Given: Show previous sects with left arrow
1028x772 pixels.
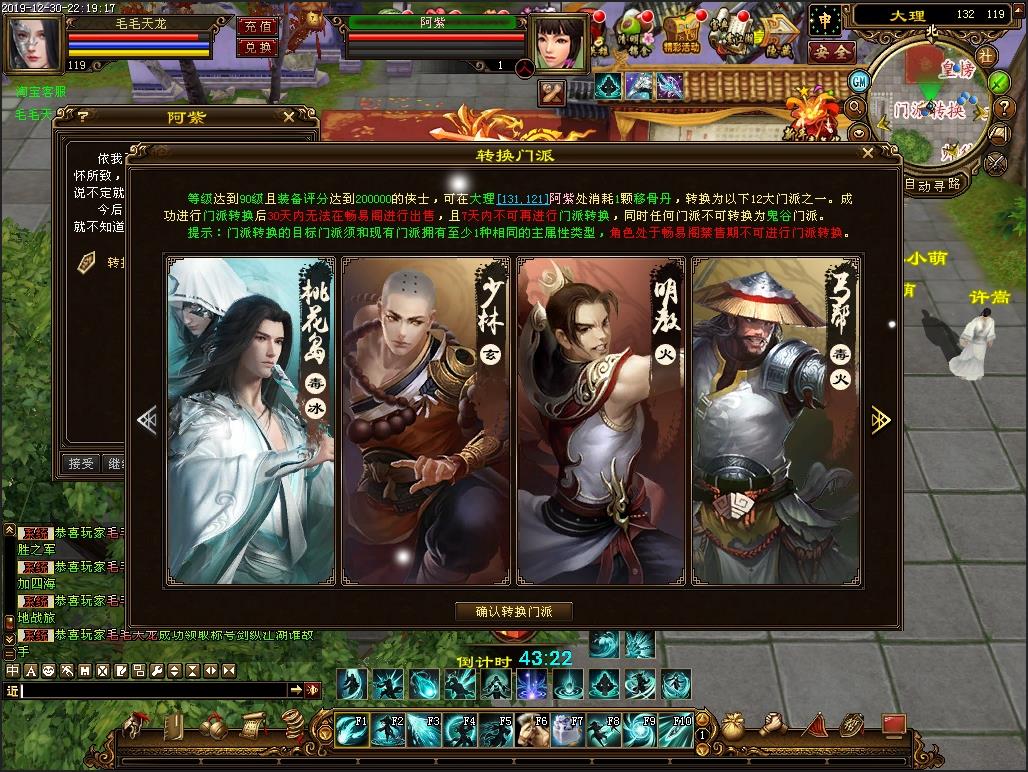Looking at the screenshot, I should coord(147,420).
